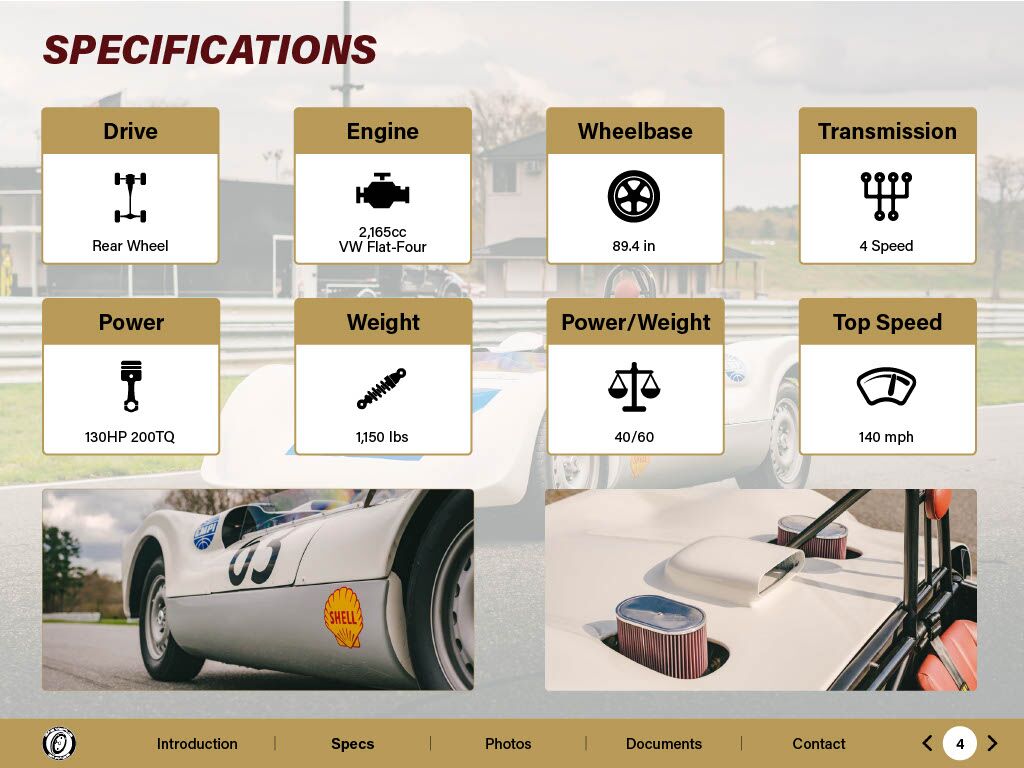Click the round logo in the footer

point(59,743)
